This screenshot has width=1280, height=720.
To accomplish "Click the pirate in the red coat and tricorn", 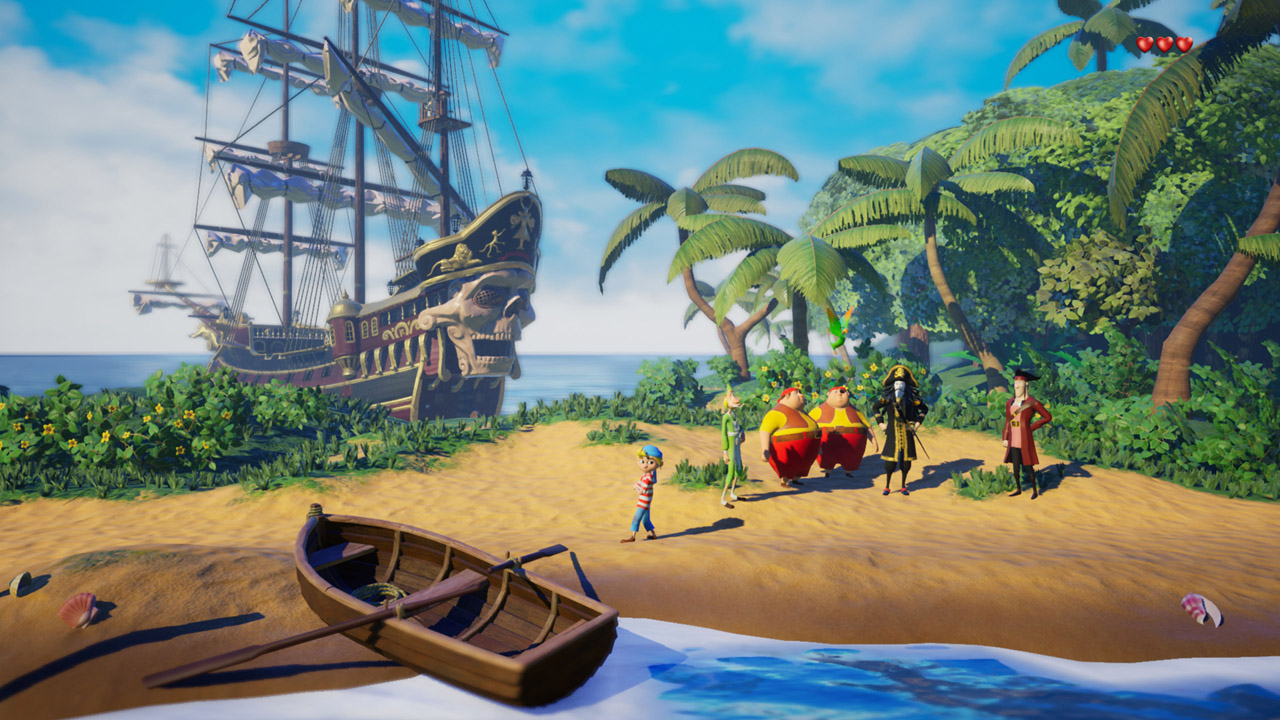I will tap(1020, 430).
